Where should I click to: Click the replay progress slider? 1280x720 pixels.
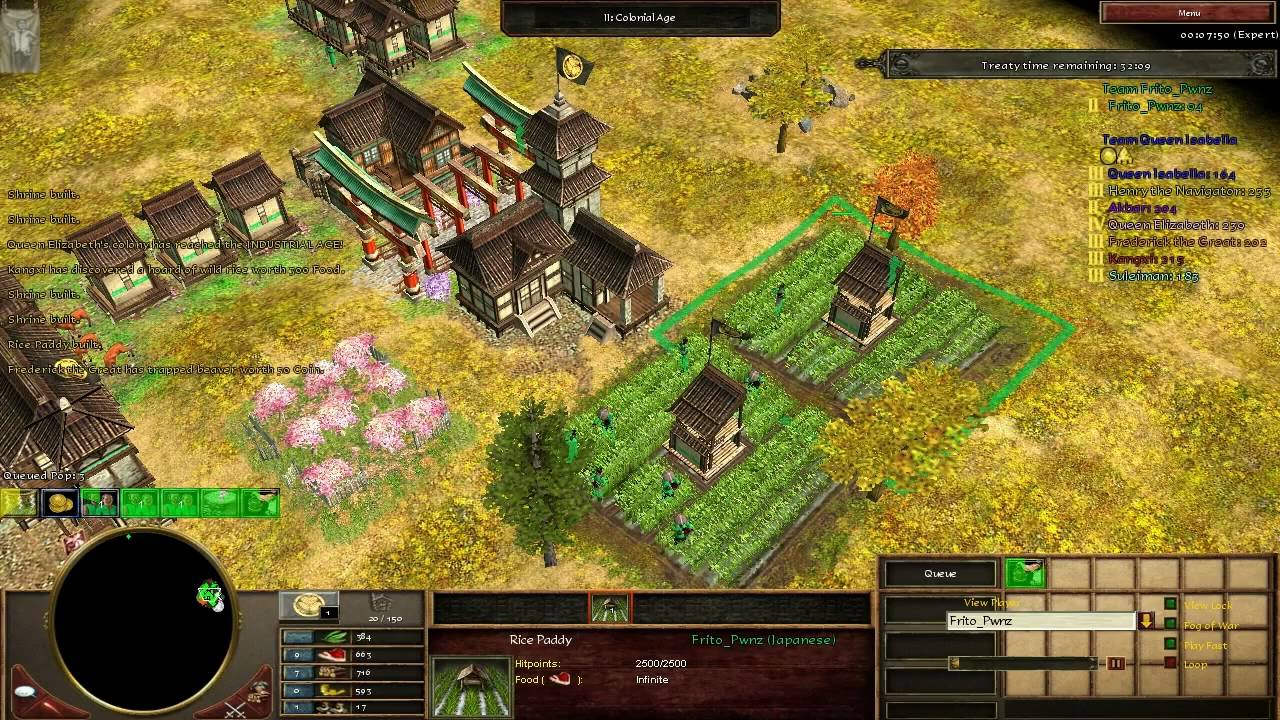tap(1025, 663)
